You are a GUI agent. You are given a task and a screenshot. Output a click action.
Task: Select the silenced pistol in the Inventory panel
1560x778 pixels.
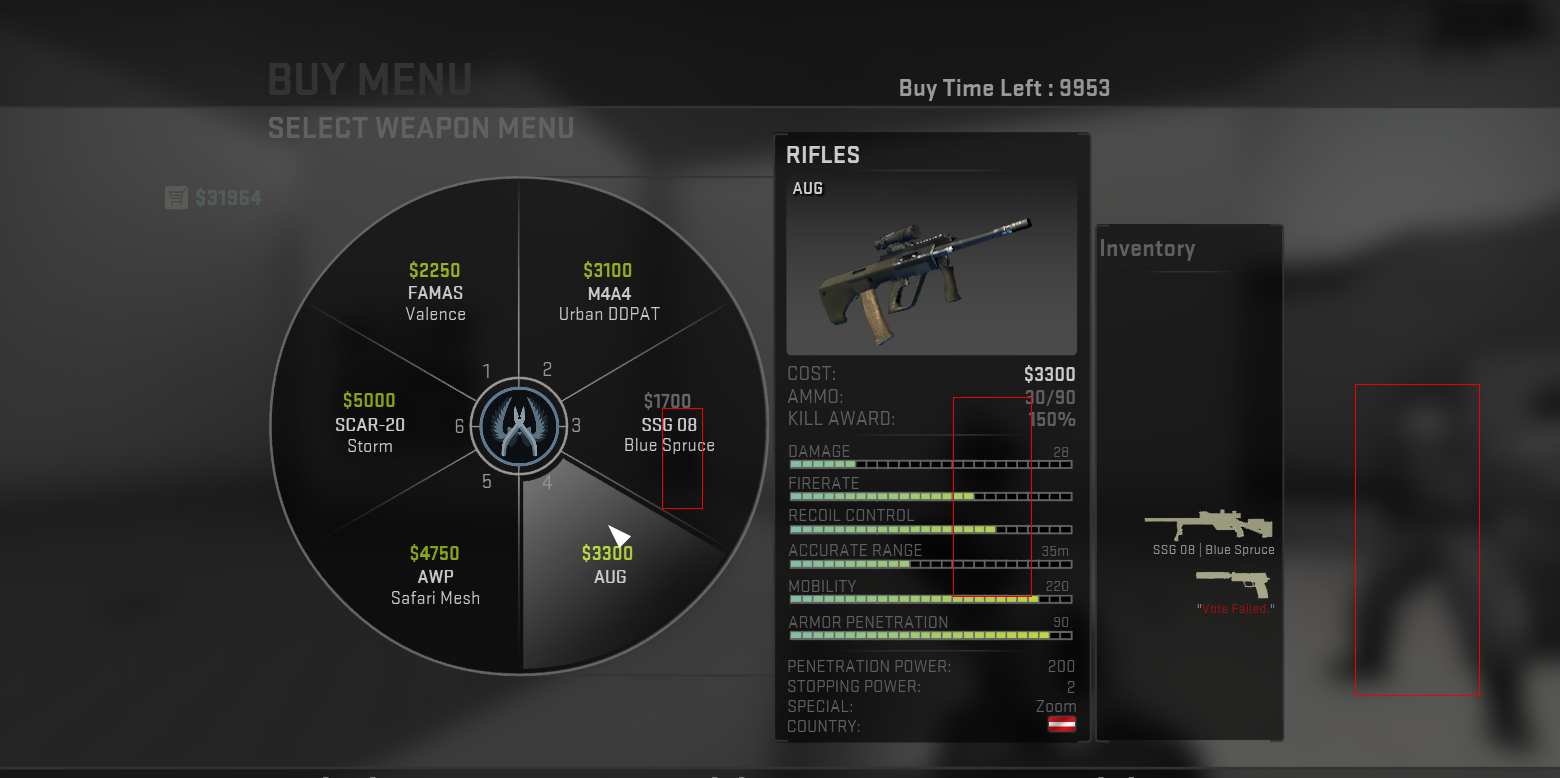(x=1233, y=582)
